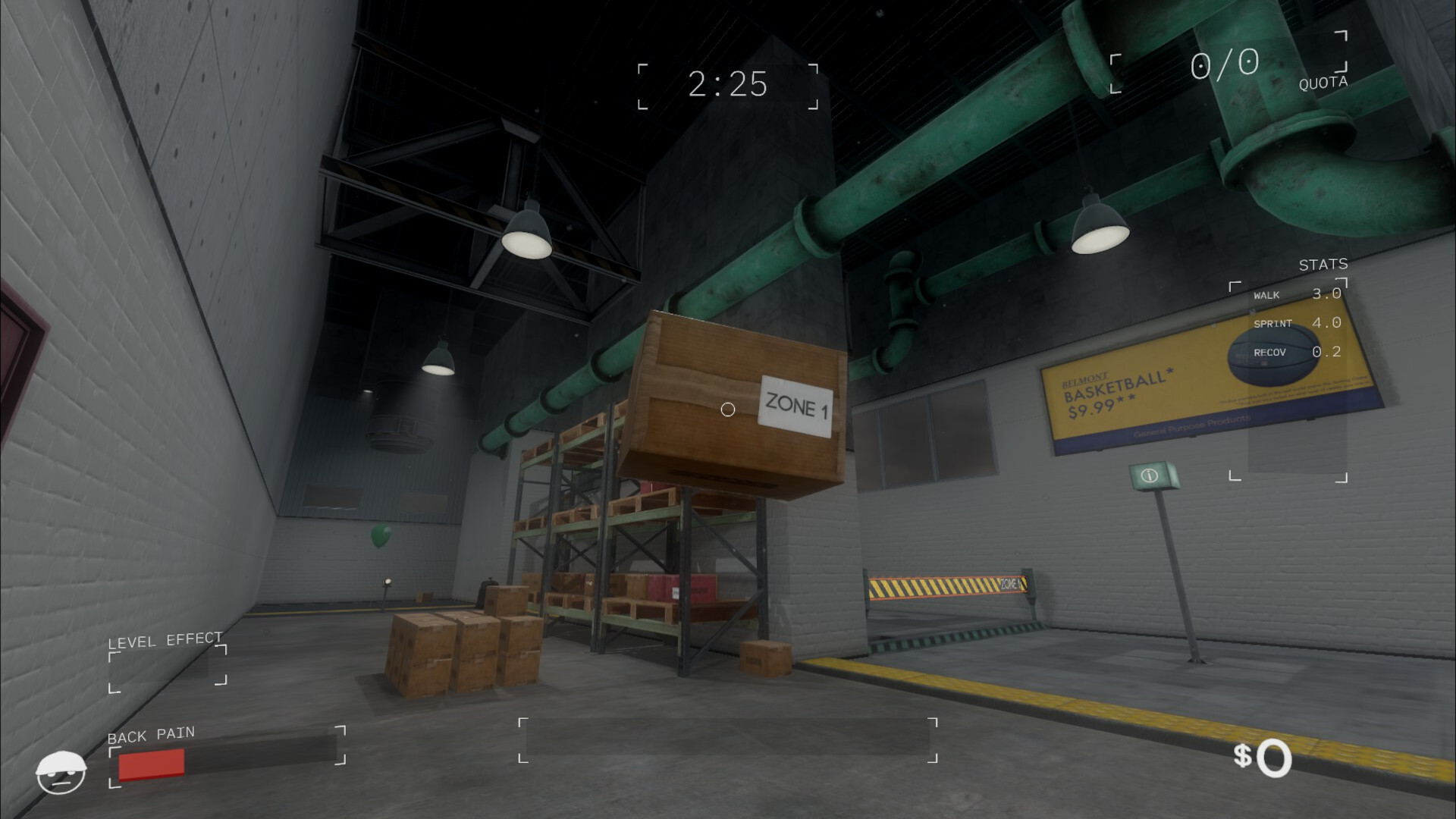Click the hard hat worker face icon
The height and width of the screenshot is (819, 1456).
[62, 771]
